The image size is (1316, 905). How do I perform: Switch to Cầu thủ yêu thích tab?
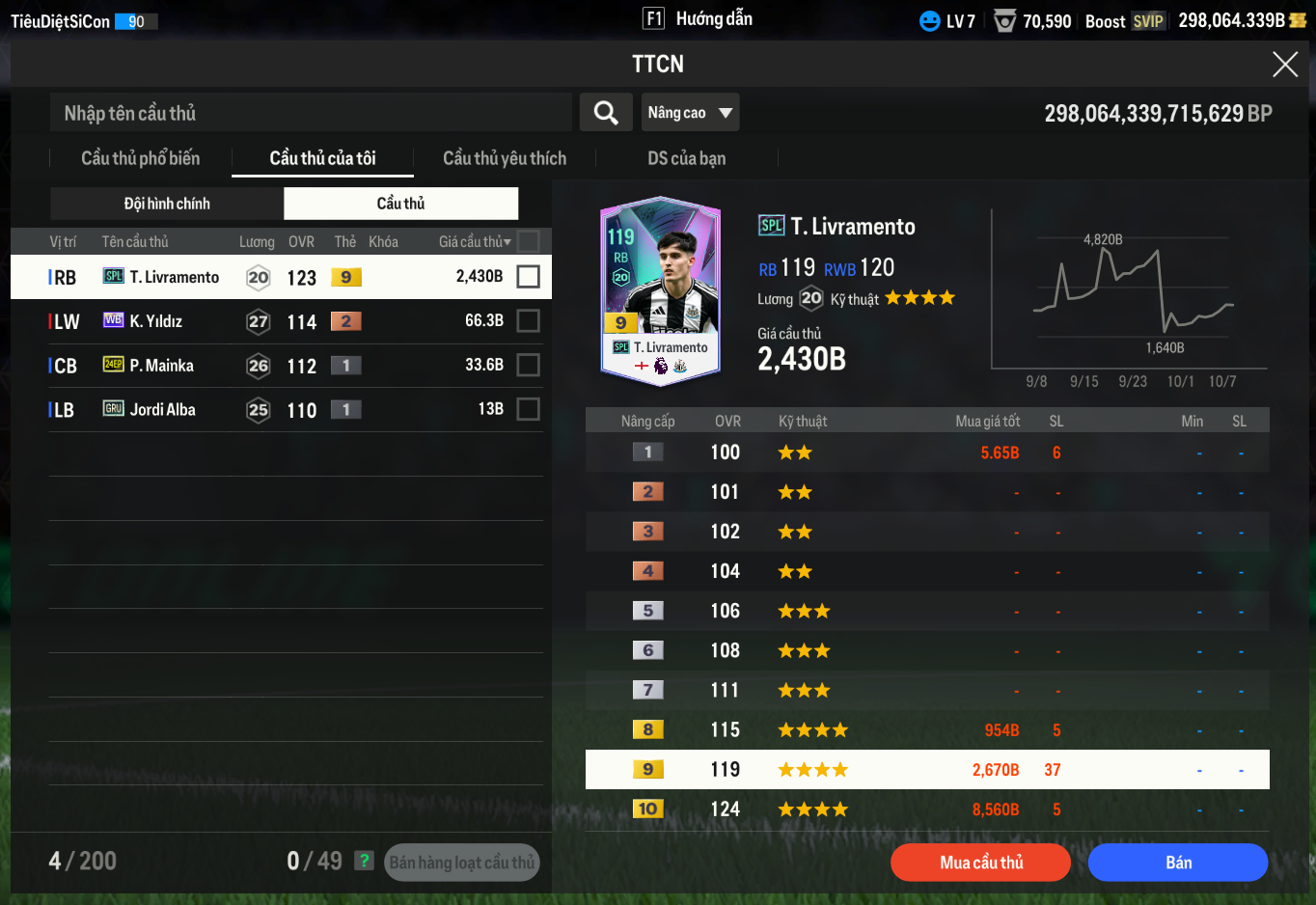505,158
